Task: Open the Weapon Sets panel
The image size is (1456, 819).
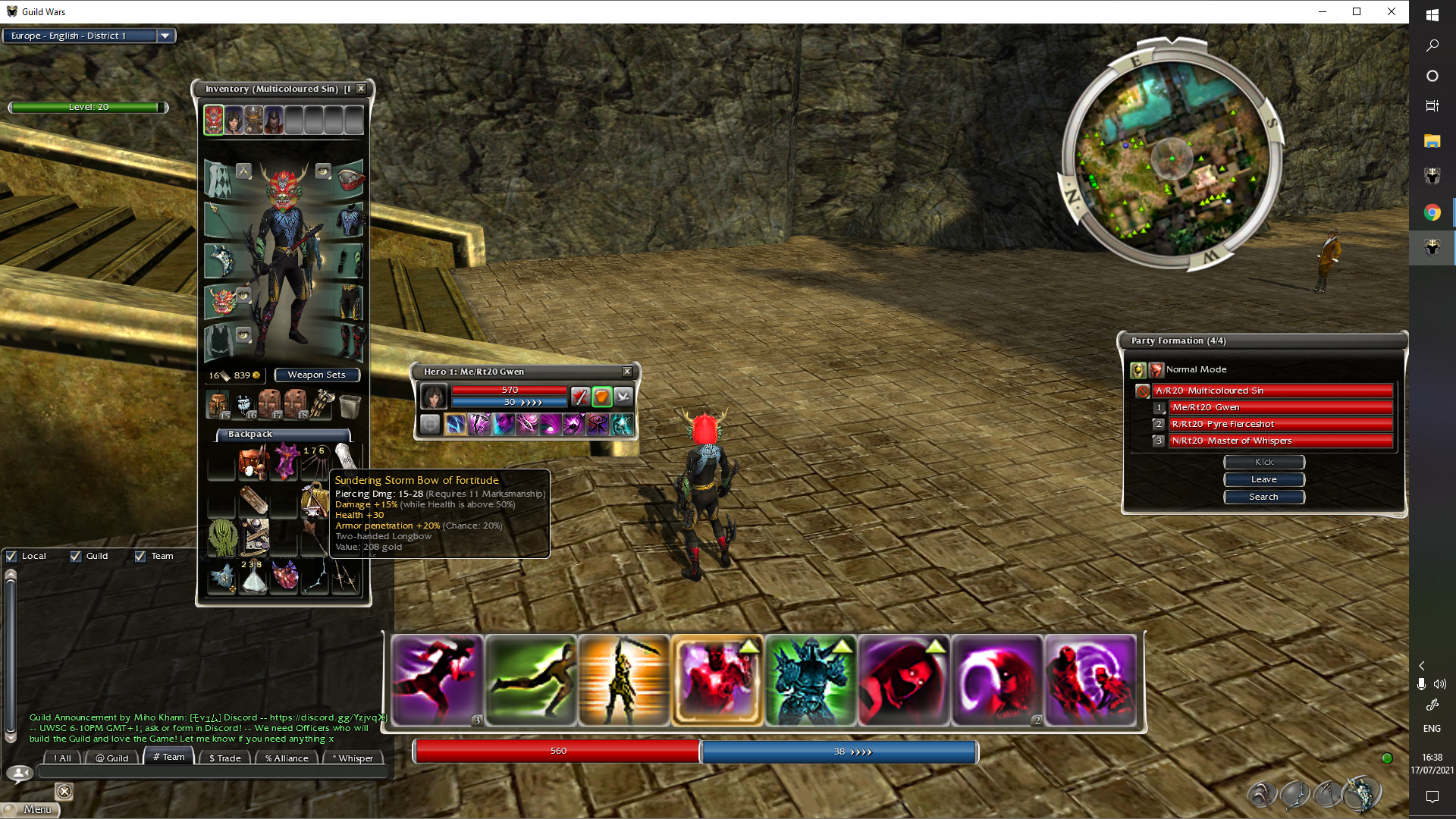Action: click(x=316, y=375)
